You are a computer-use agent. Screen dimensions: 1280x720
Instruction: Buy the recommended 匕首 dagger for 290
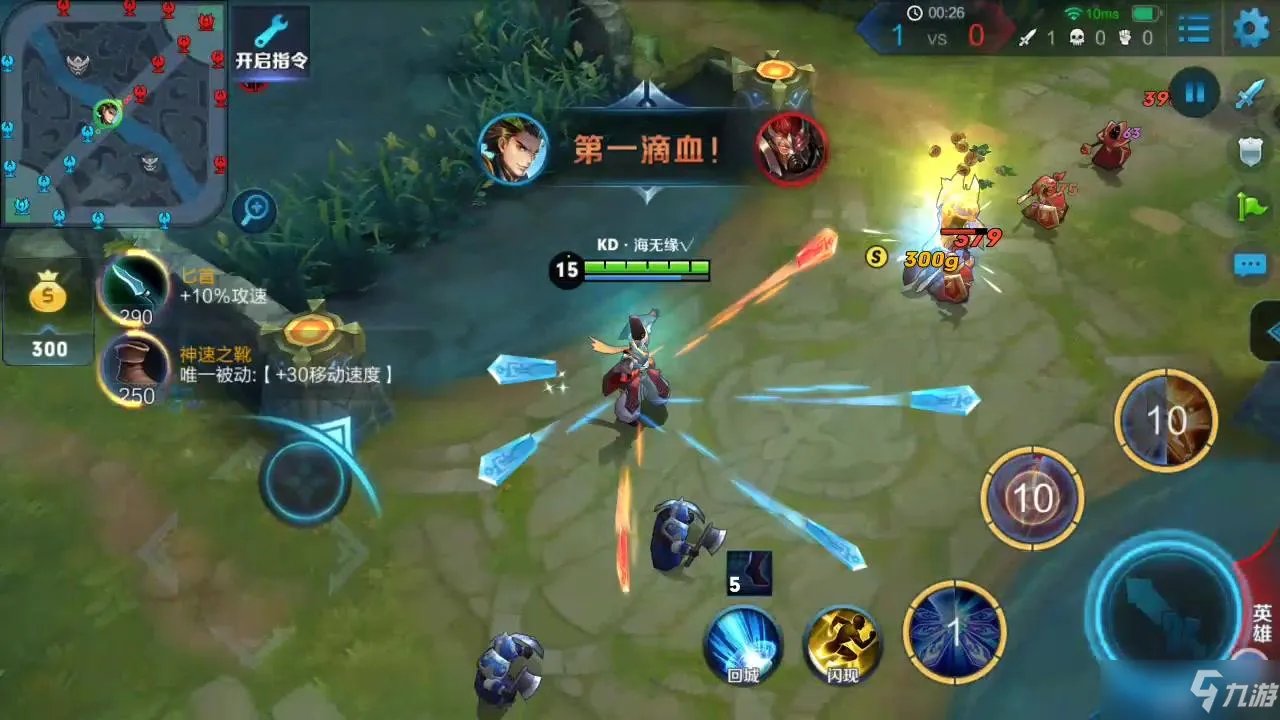pyautogui.click(x=135, y=288)
